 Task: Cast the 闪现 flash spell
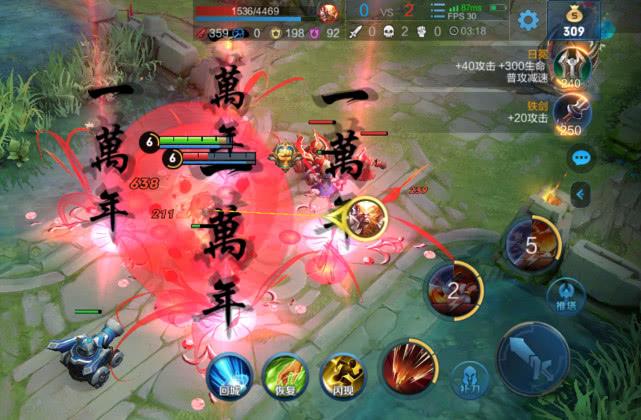(x=337, y=374)
